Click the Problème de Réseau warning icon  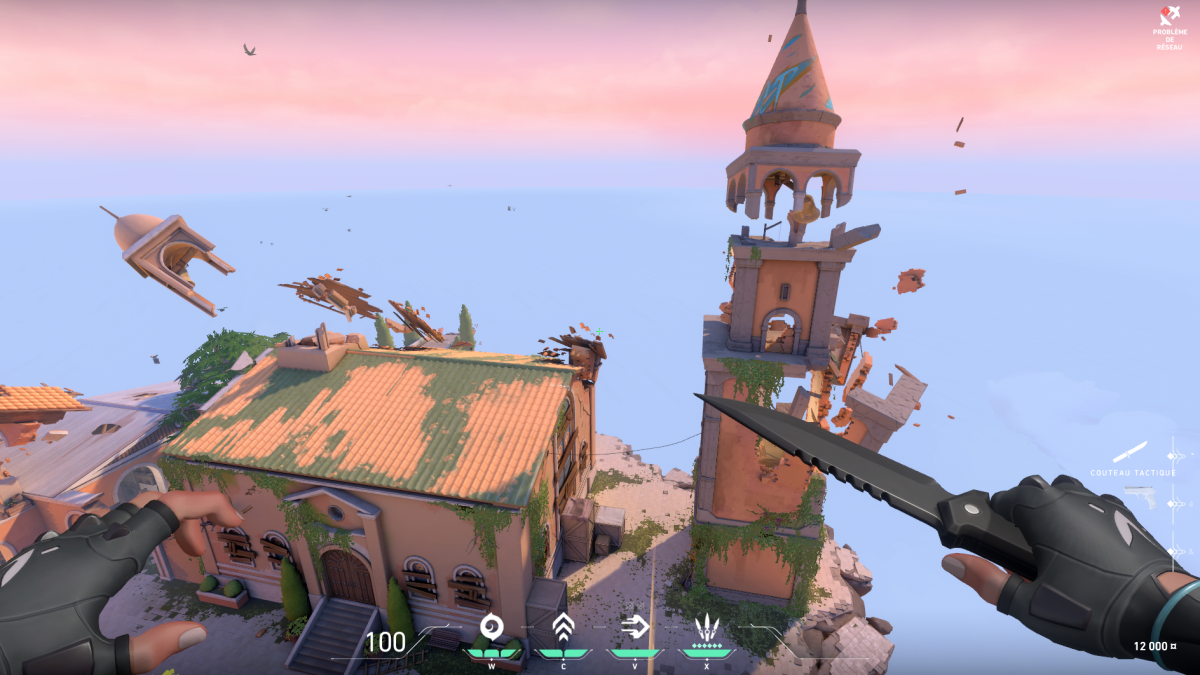click(x=1169, y=16)
